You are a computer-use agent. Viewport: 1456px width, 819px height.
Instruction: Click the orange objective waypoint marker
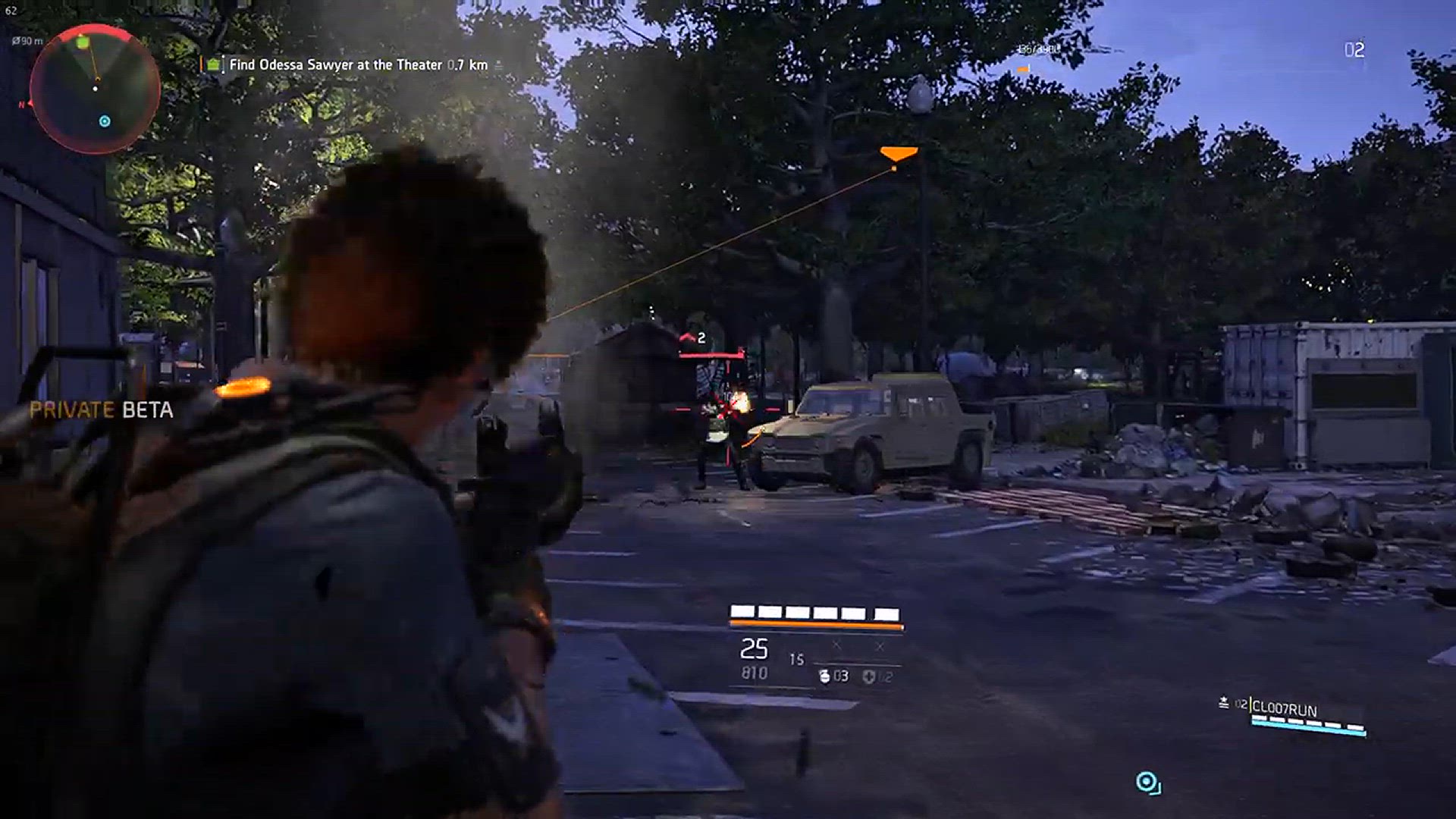point(899,154)
